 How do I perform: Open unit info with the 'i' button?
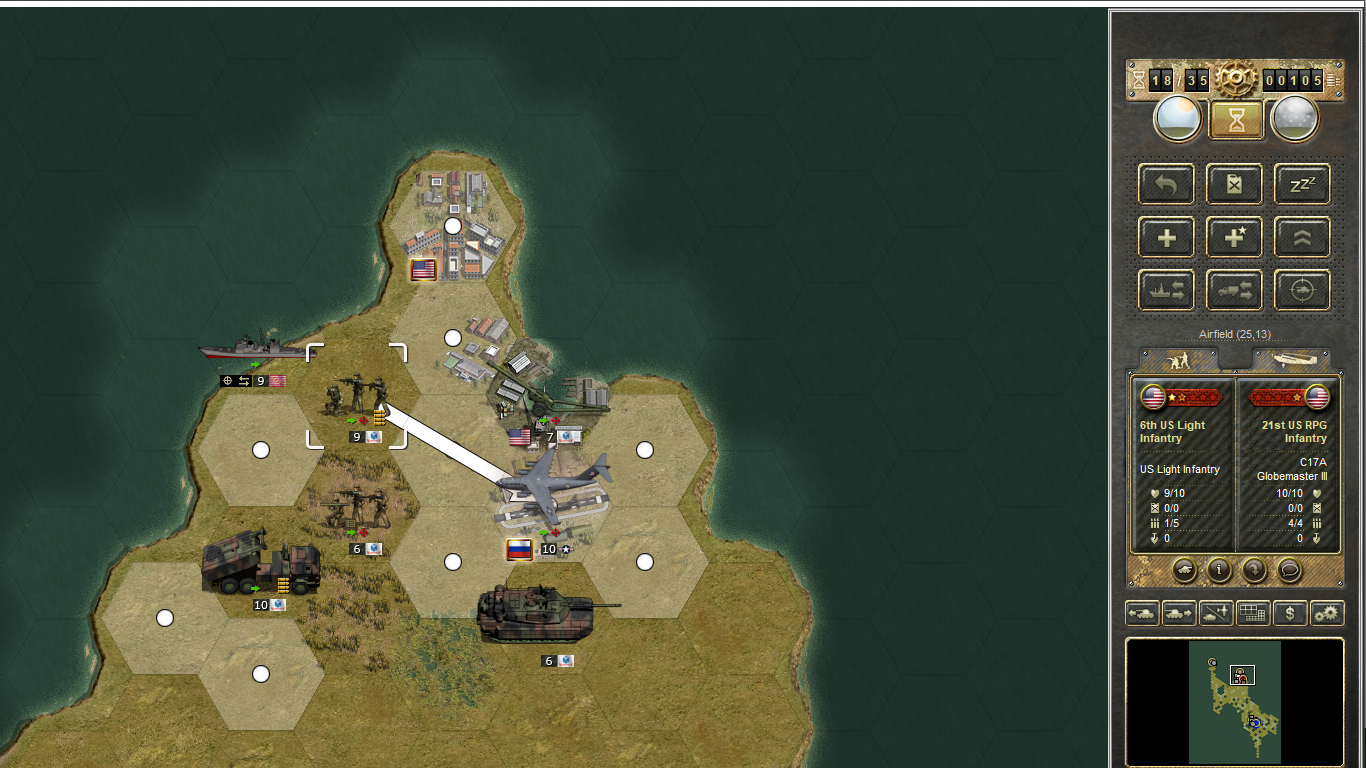click(x=1219, y=570)
